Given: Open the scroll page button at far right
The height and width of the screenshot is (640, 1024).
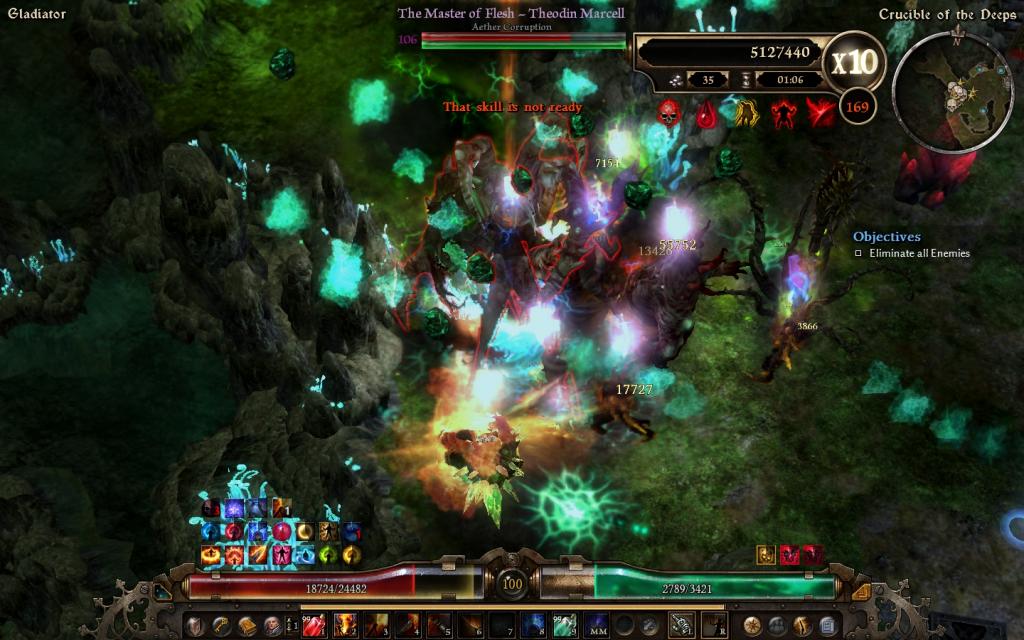Looking at the screenshot, I should (x=828, y=626).
